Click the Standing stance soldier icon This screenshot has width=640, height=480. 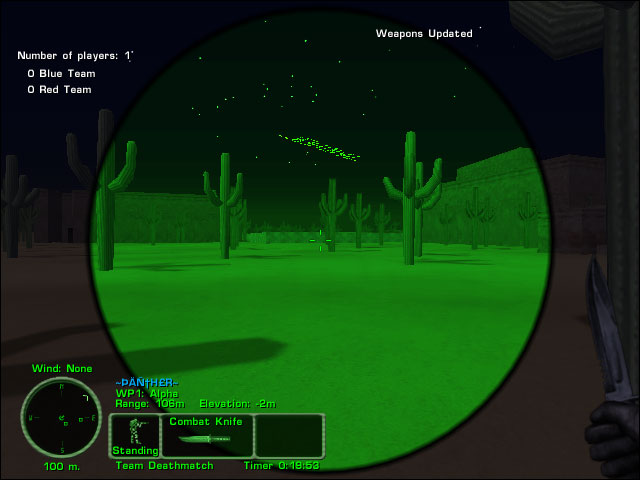(134, 436)
